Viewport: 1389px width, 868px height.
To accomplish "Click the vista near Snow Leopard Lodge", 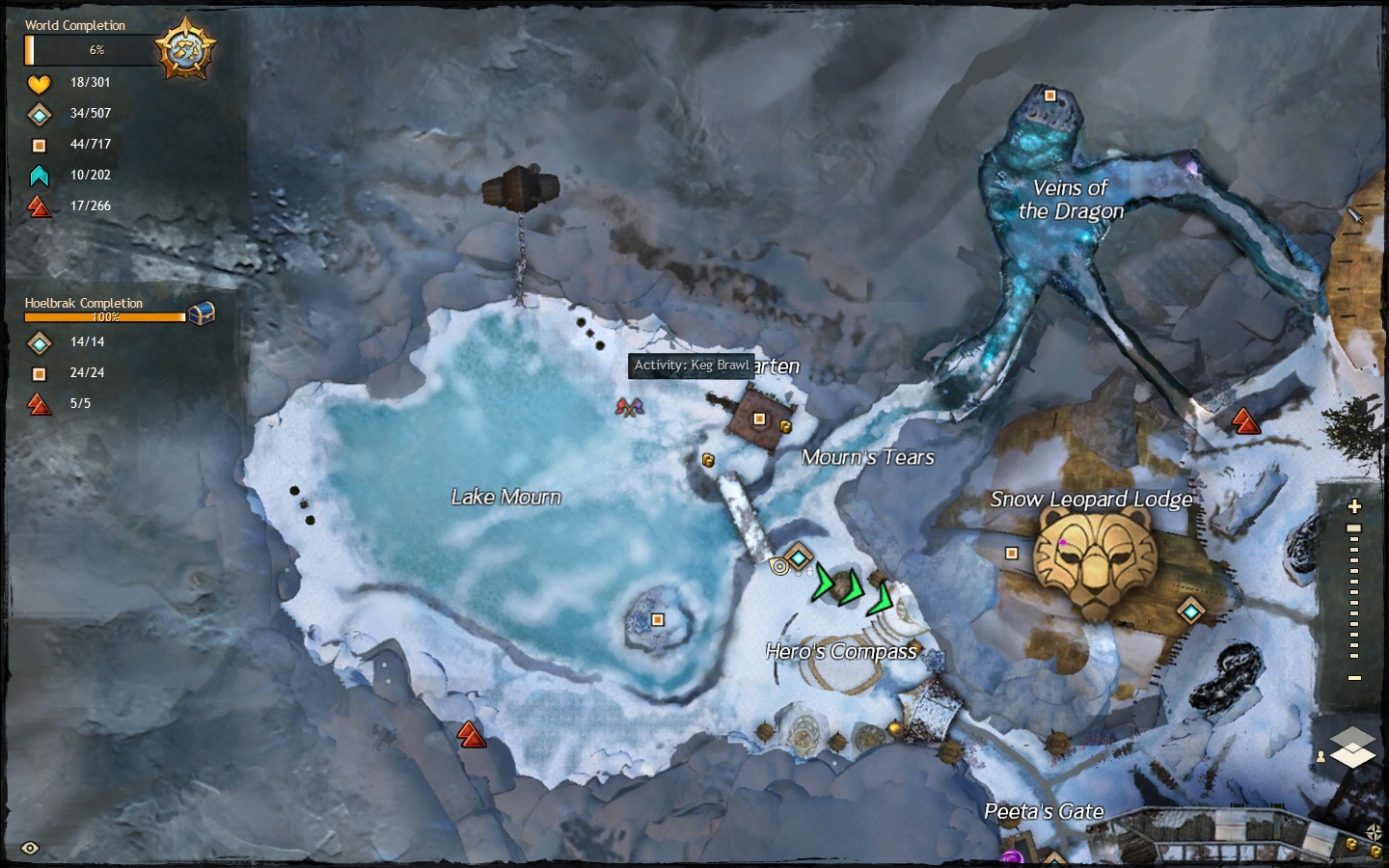I will tap(1245, 421).
